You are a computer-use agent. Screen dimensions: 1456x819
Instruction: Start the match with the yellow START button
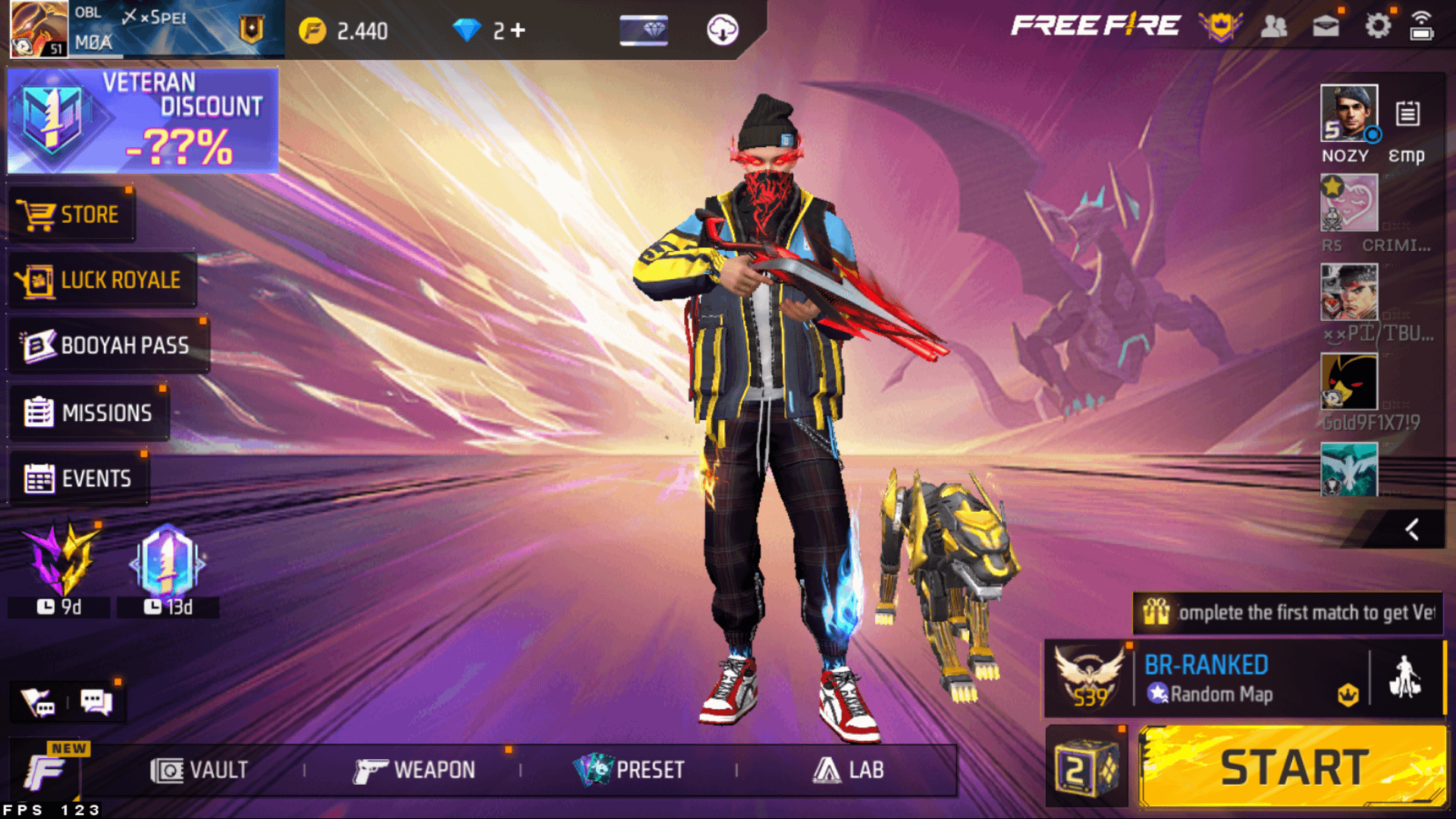[1292, 767]
